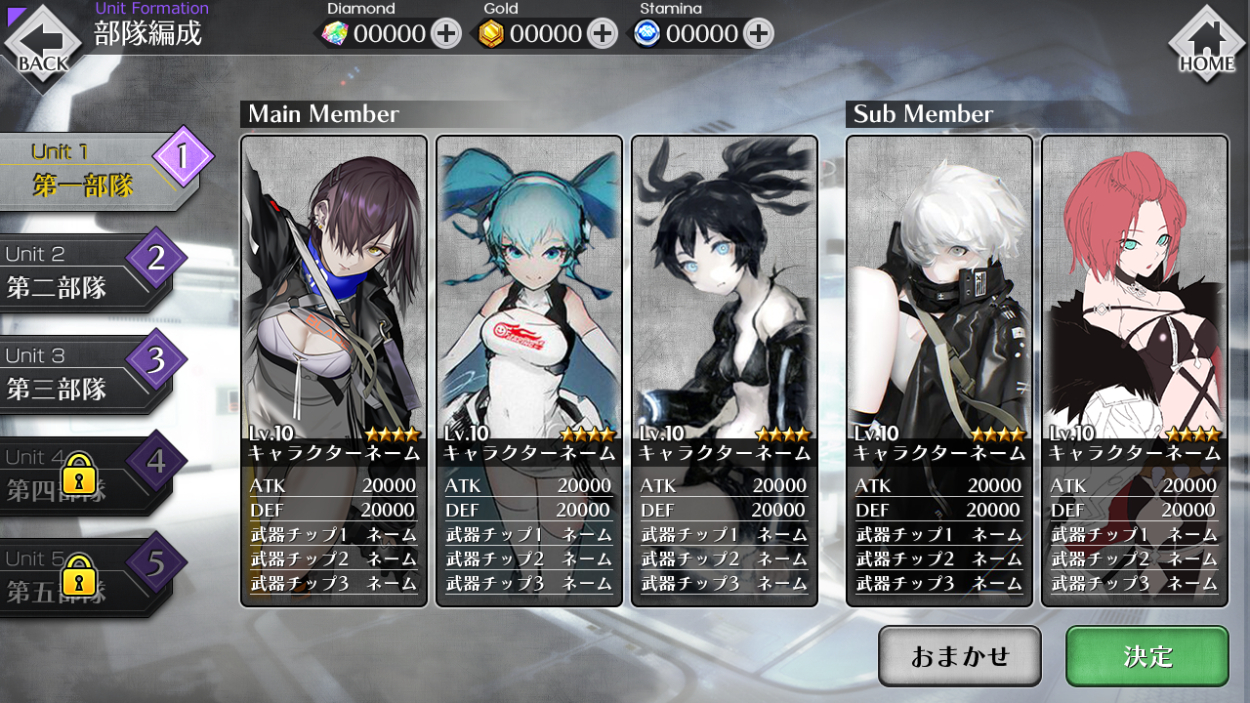Choose the brown-haired character card with blue scarf

click(x=334, y=370)
